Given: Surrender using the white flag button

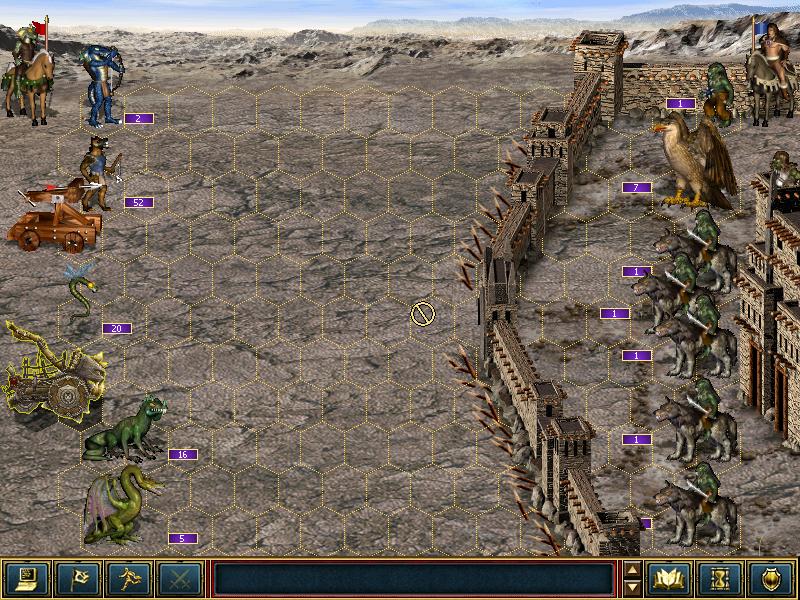Looking at the screenshot, I should (x=77, y=578).
